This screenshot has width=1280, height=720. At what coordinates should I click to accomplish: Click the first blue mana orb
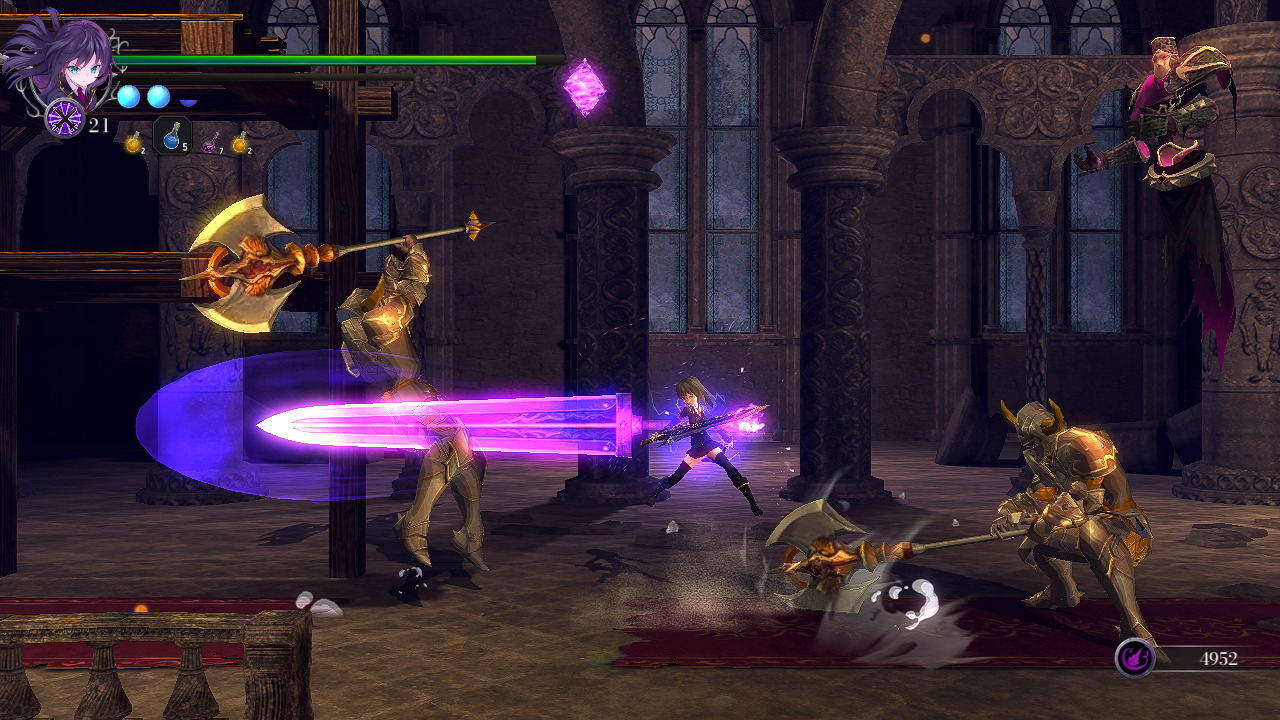click(128, 96)
